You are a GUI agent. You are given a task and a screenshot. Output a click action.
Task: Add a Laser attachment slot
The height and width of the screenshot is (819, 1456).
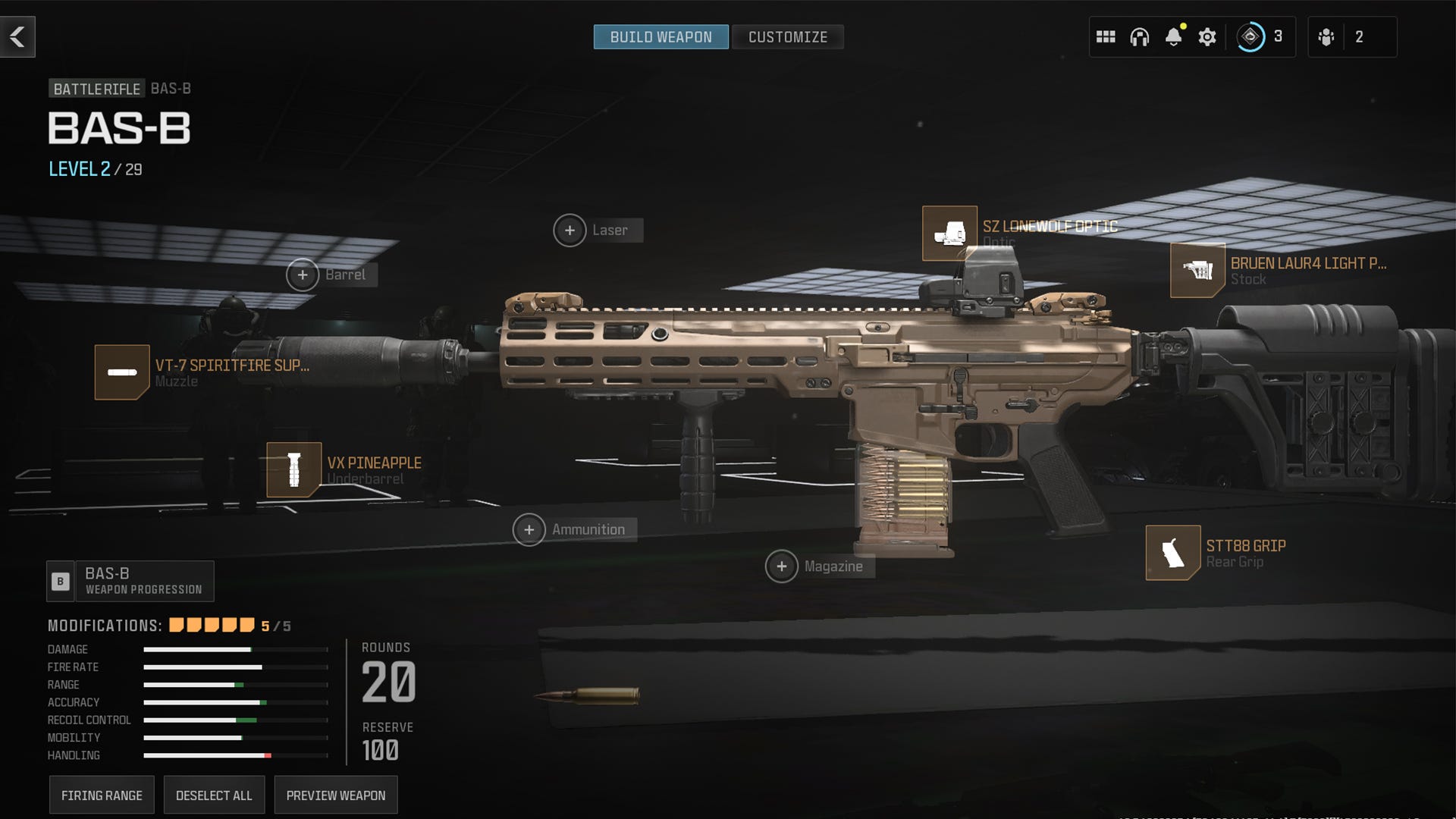[x=570, y=230]
